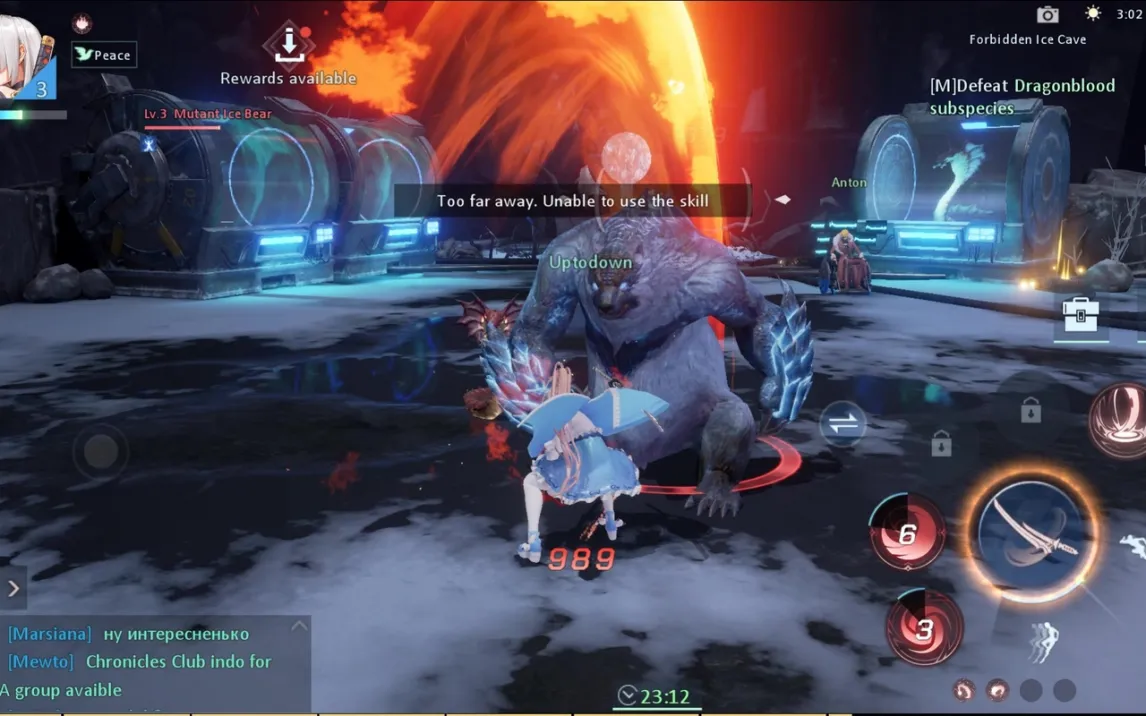Expand the chat box with the up arrow
Screen dimensions: 1146x716
298,626
